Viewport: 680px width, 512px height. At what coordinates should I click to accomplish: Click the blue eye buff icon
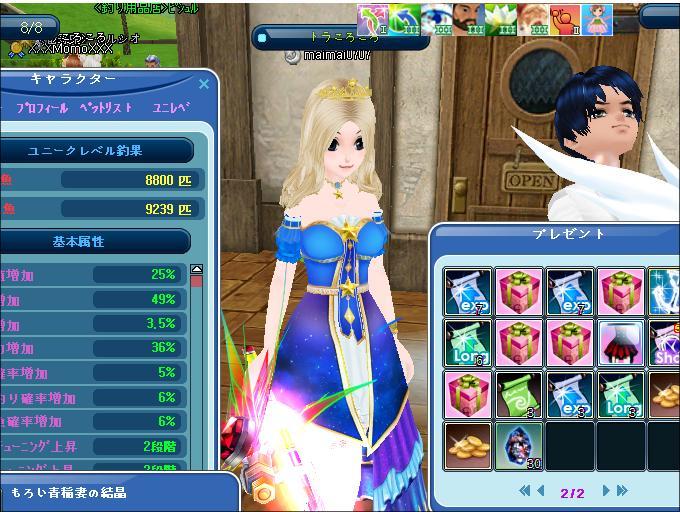437,20
